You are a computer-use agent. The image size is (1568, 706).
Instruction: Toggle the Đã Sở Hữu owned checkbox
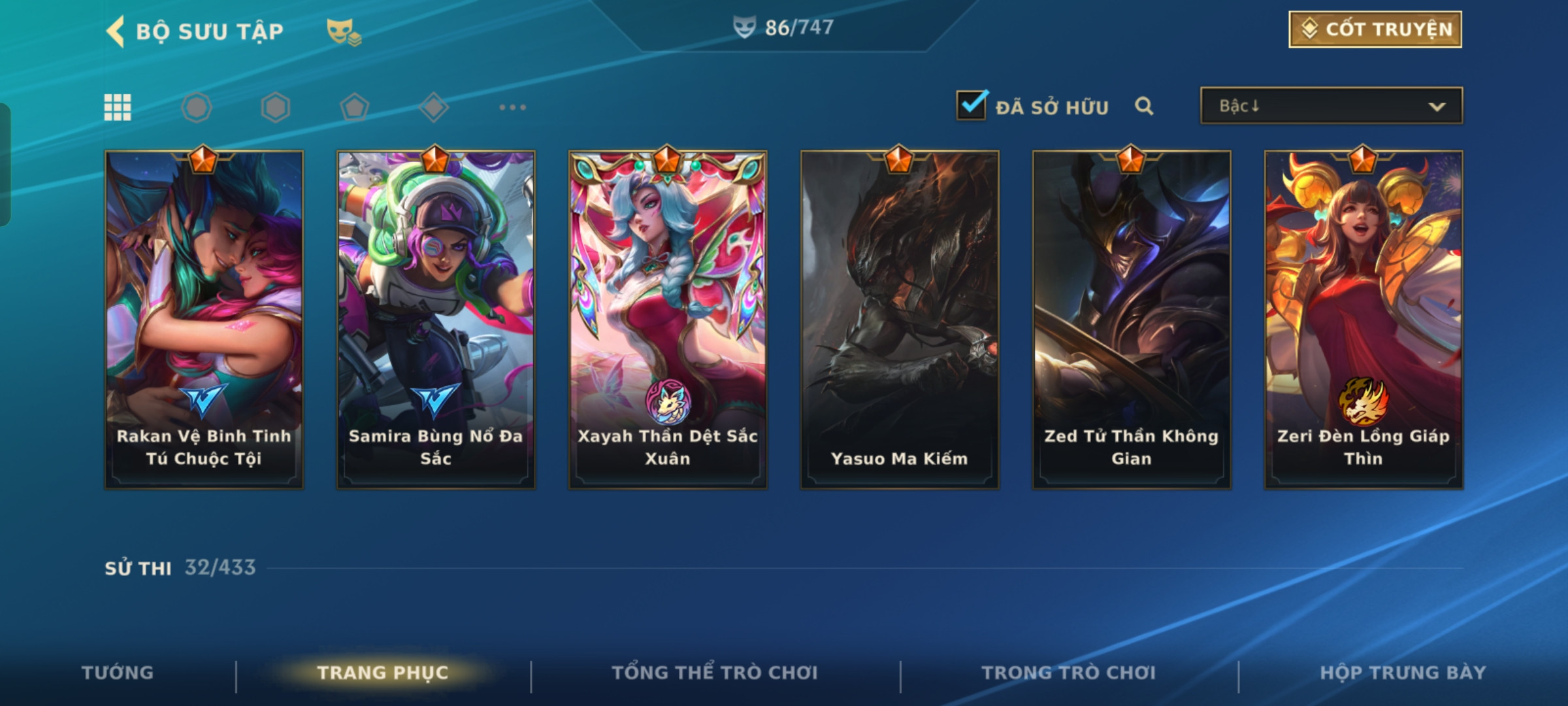coord(972,105)
